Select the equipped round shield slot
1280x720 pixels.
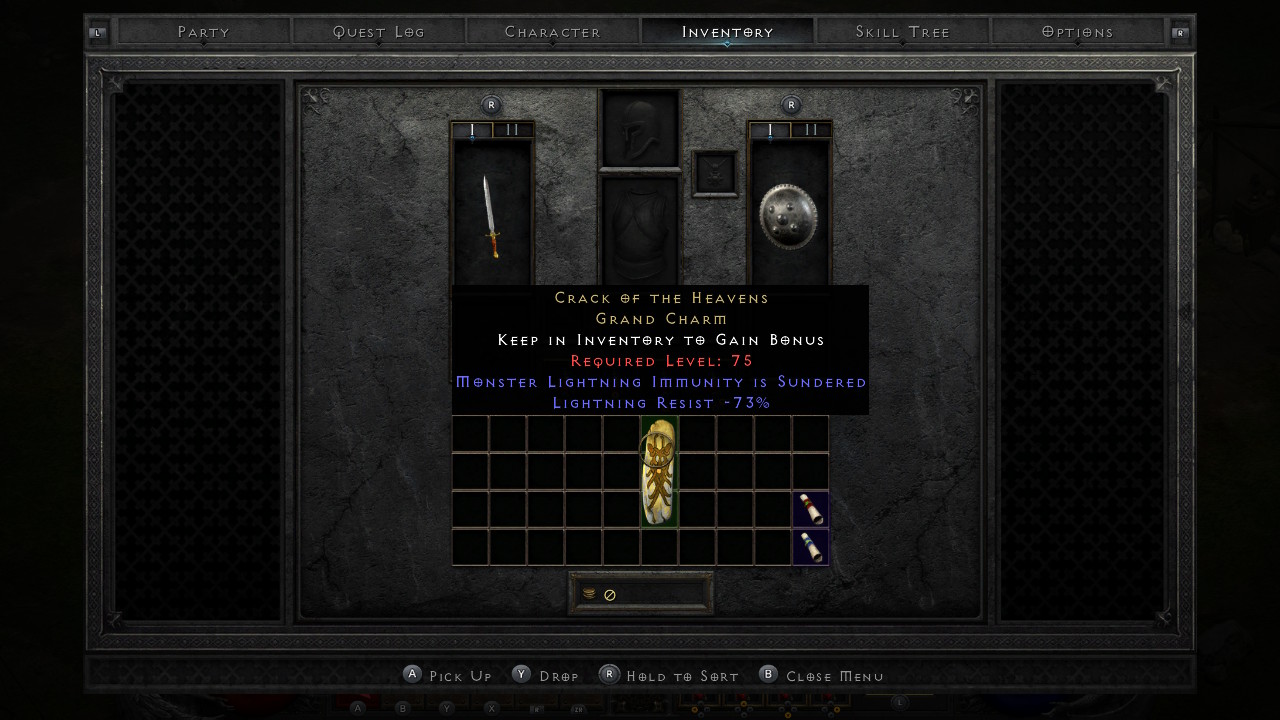pos(789,215)
